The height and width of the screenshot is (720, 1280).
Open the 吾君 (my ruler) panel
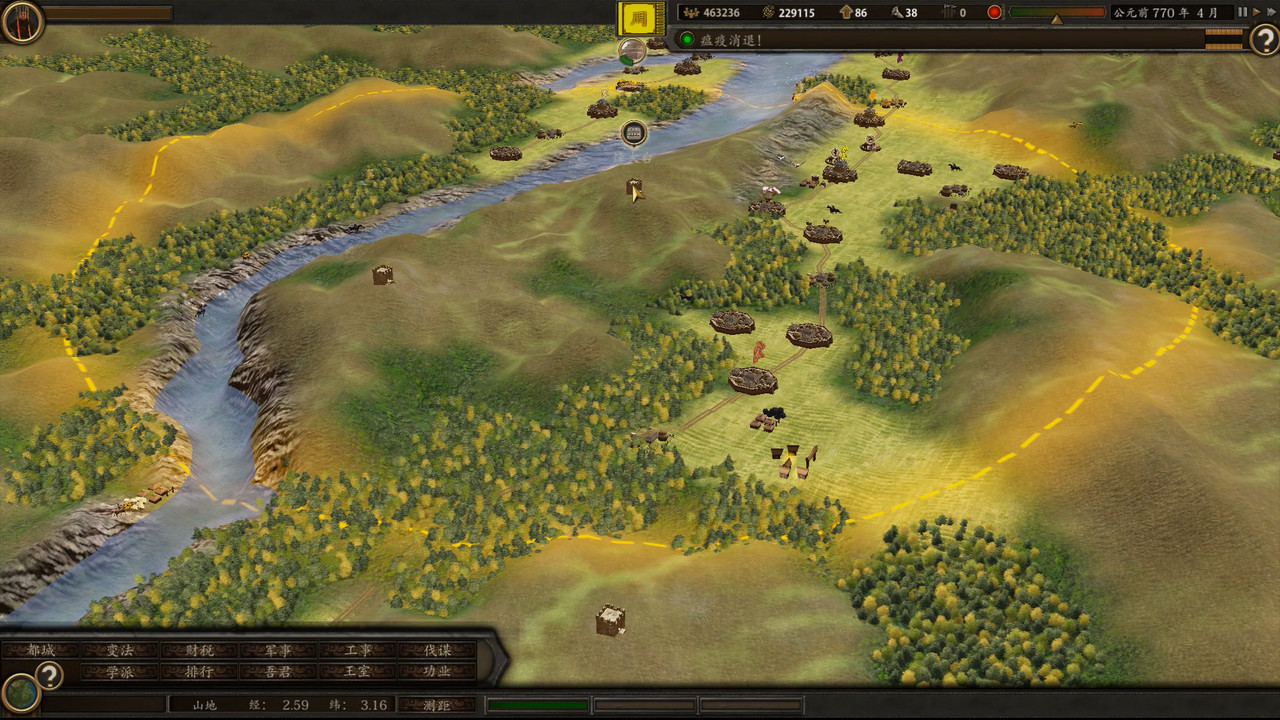click(x=278, y=672)
